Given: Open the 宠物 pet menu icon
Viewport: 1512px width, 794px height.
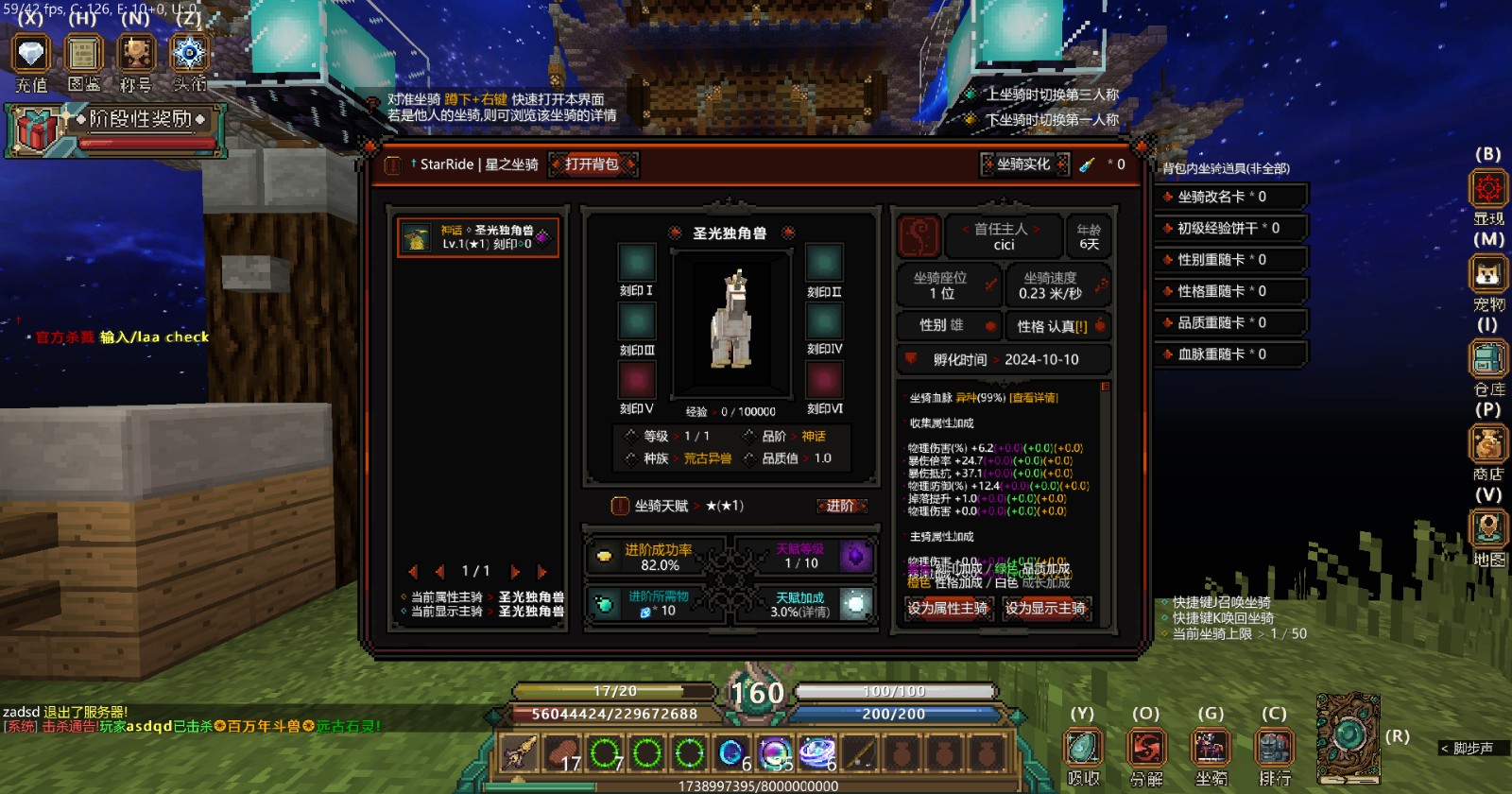Looking at the screenshot, I should 1487,275.
